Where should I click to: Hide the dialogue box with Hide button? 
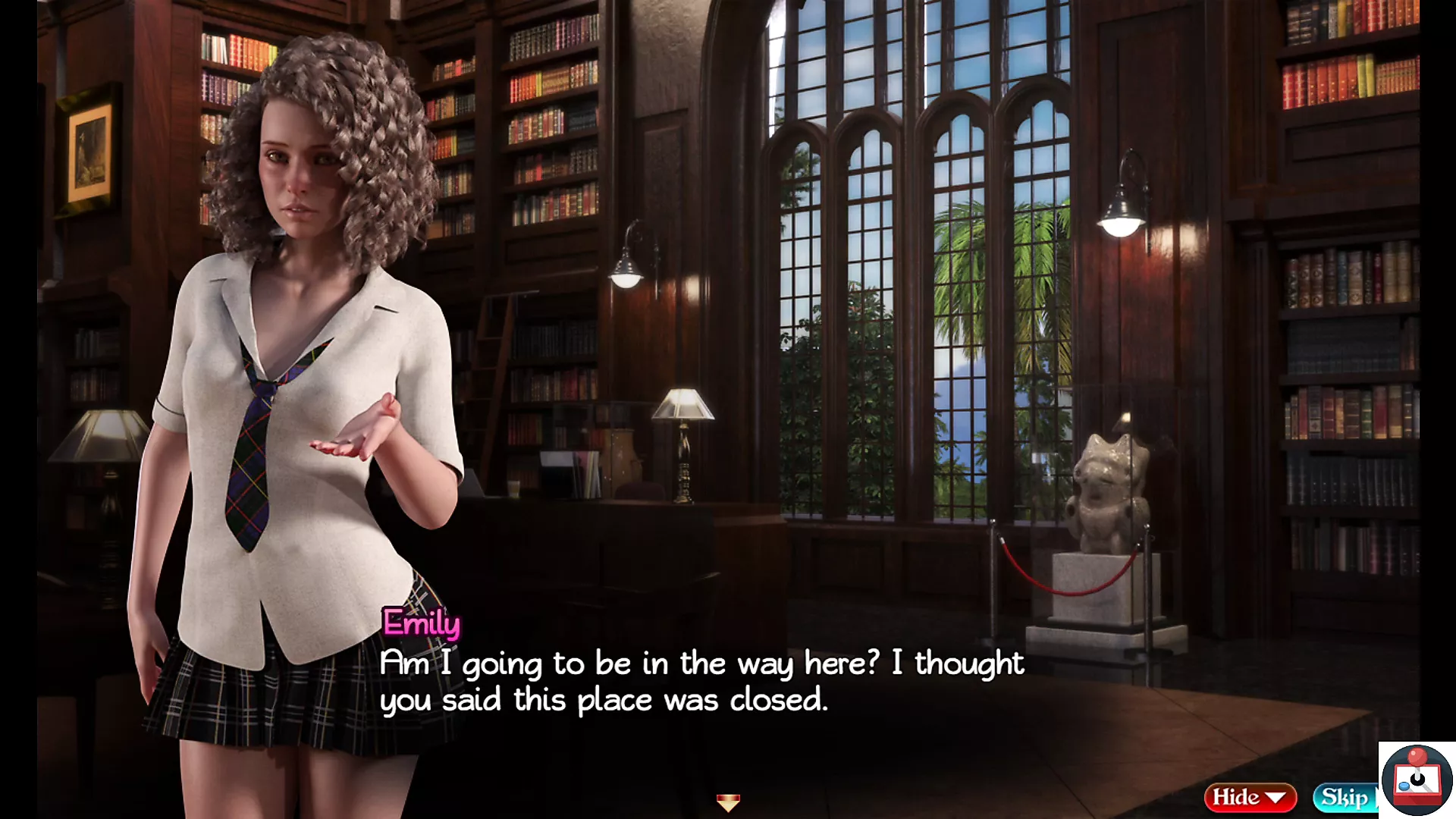point(1249,797)
